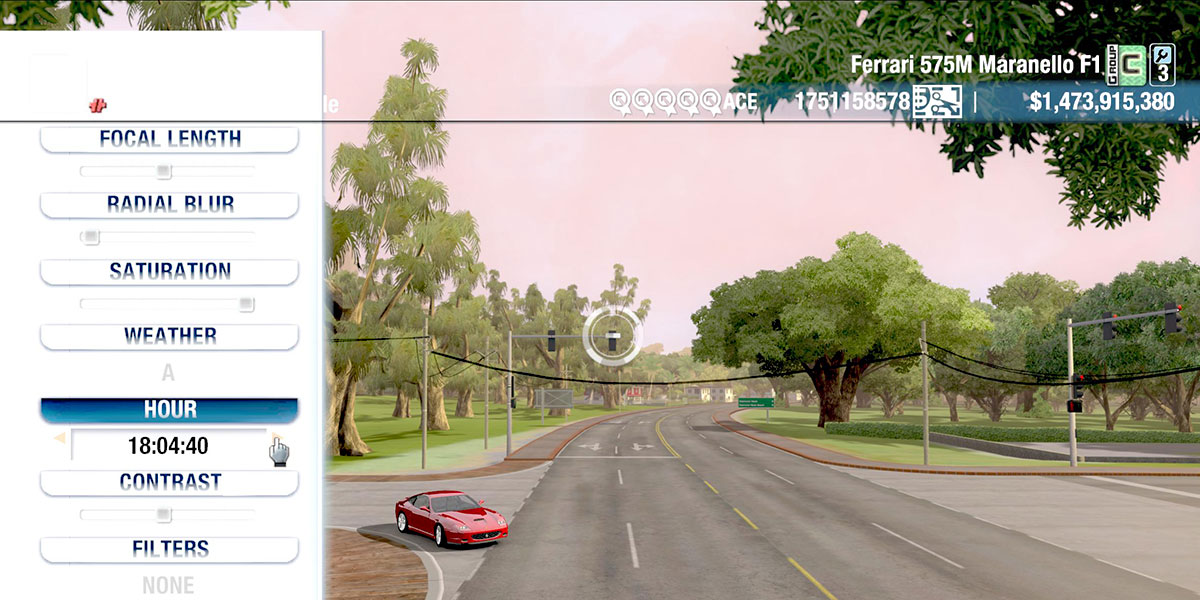Select the Weather option

169,336
